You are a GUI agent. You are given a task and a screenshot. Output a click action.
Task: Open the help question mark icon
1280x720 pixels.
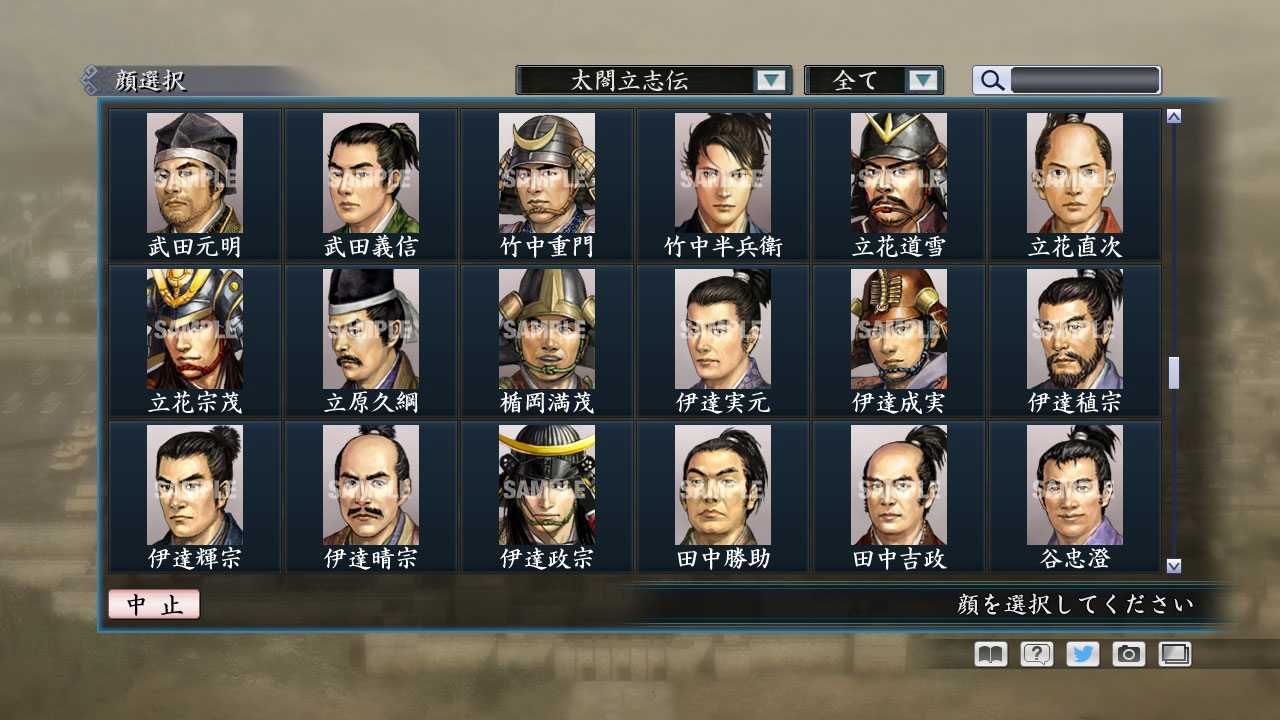click(x=1035, y=654)
